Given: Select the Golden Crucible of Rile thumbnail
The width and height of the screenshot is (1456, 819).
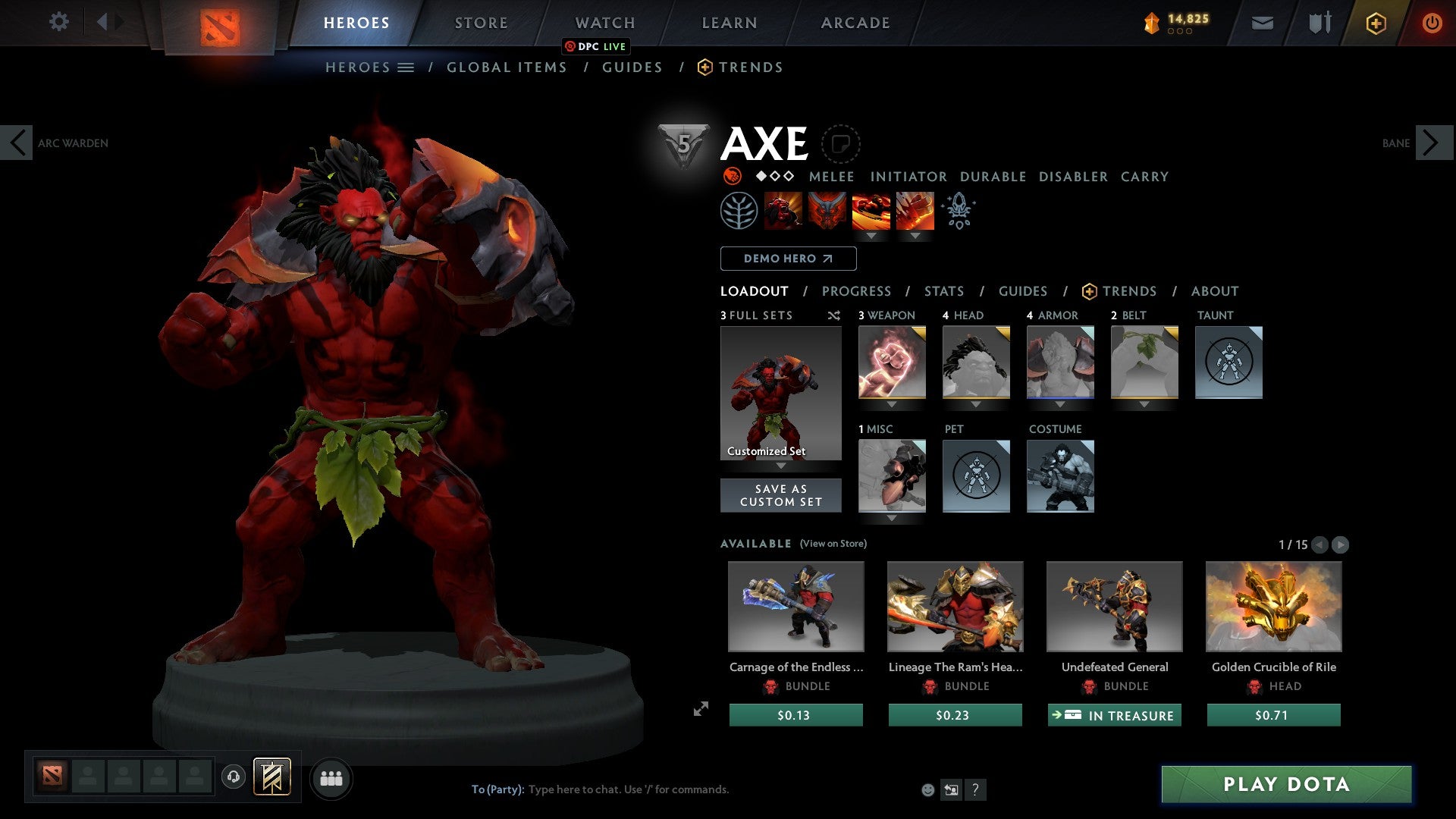Looking at the screenshot, I should click(1273, 607).
